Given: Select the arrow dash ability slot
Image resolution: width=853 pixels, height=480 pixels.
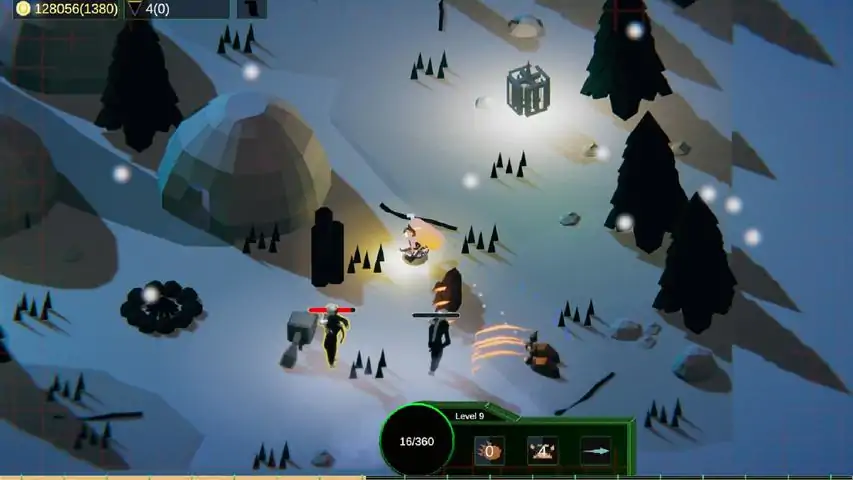Looking at the screenshot, I should pyautogui.click(x=596, y=451).
